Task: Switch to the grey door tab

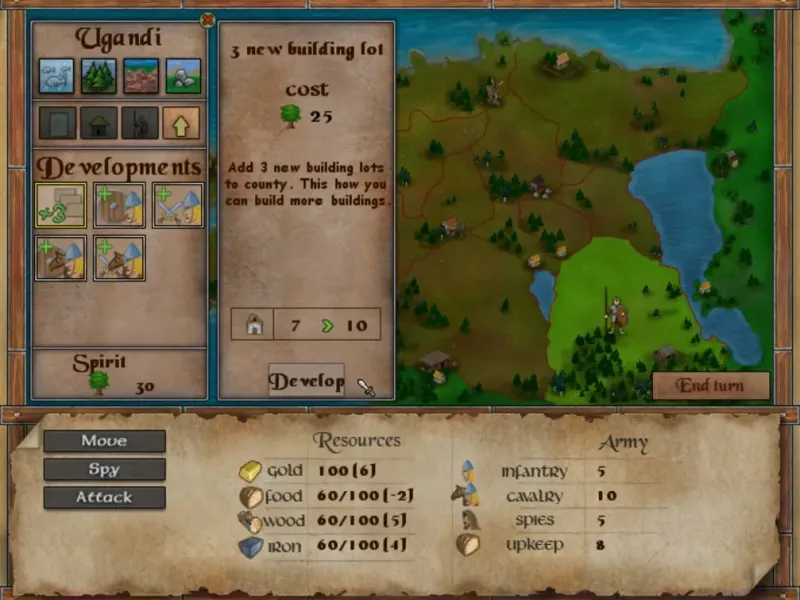Action: [x=57, y=123]
